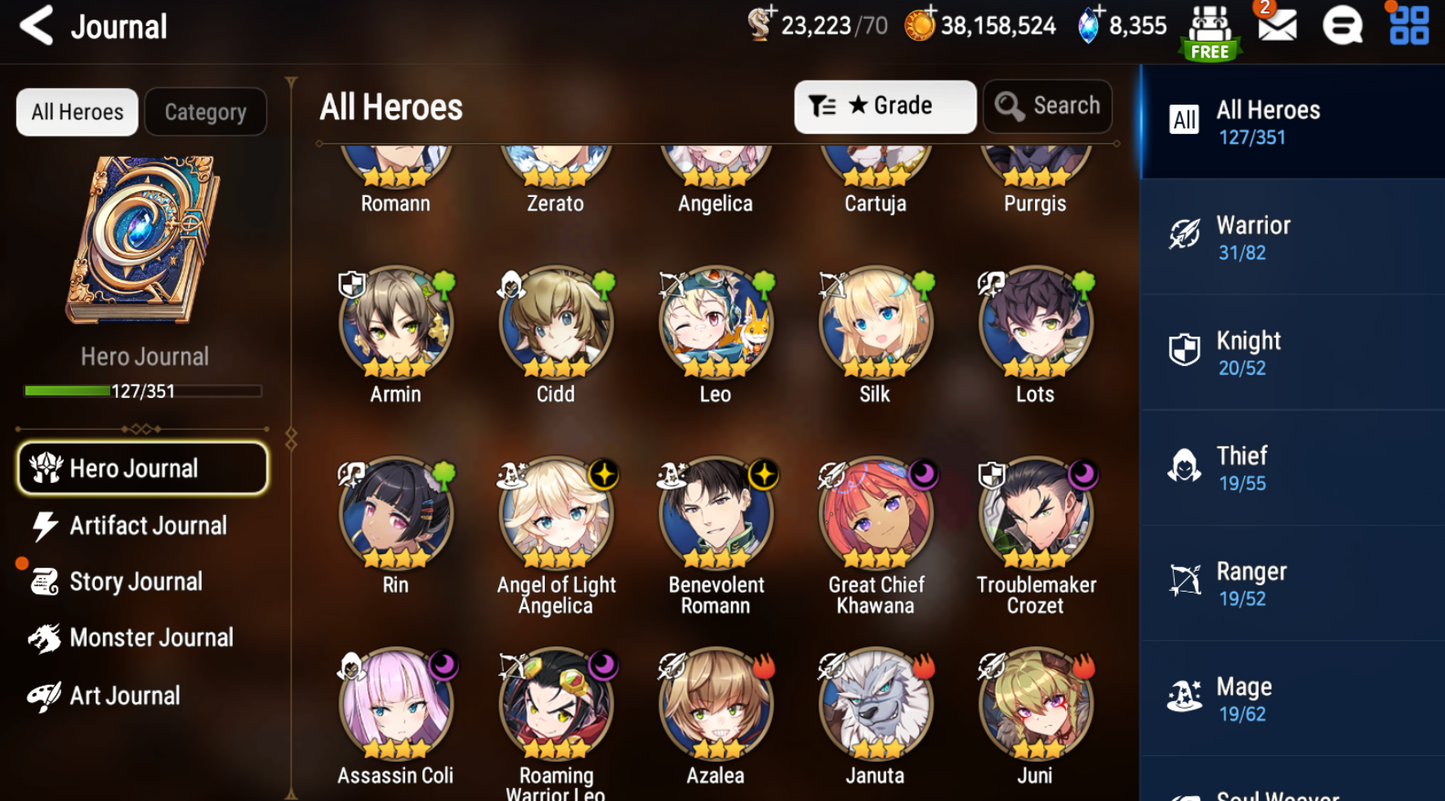Screen dimensions: 1445x801
Task: Open the ★ Grade sort dropdown
Action: 884,105
